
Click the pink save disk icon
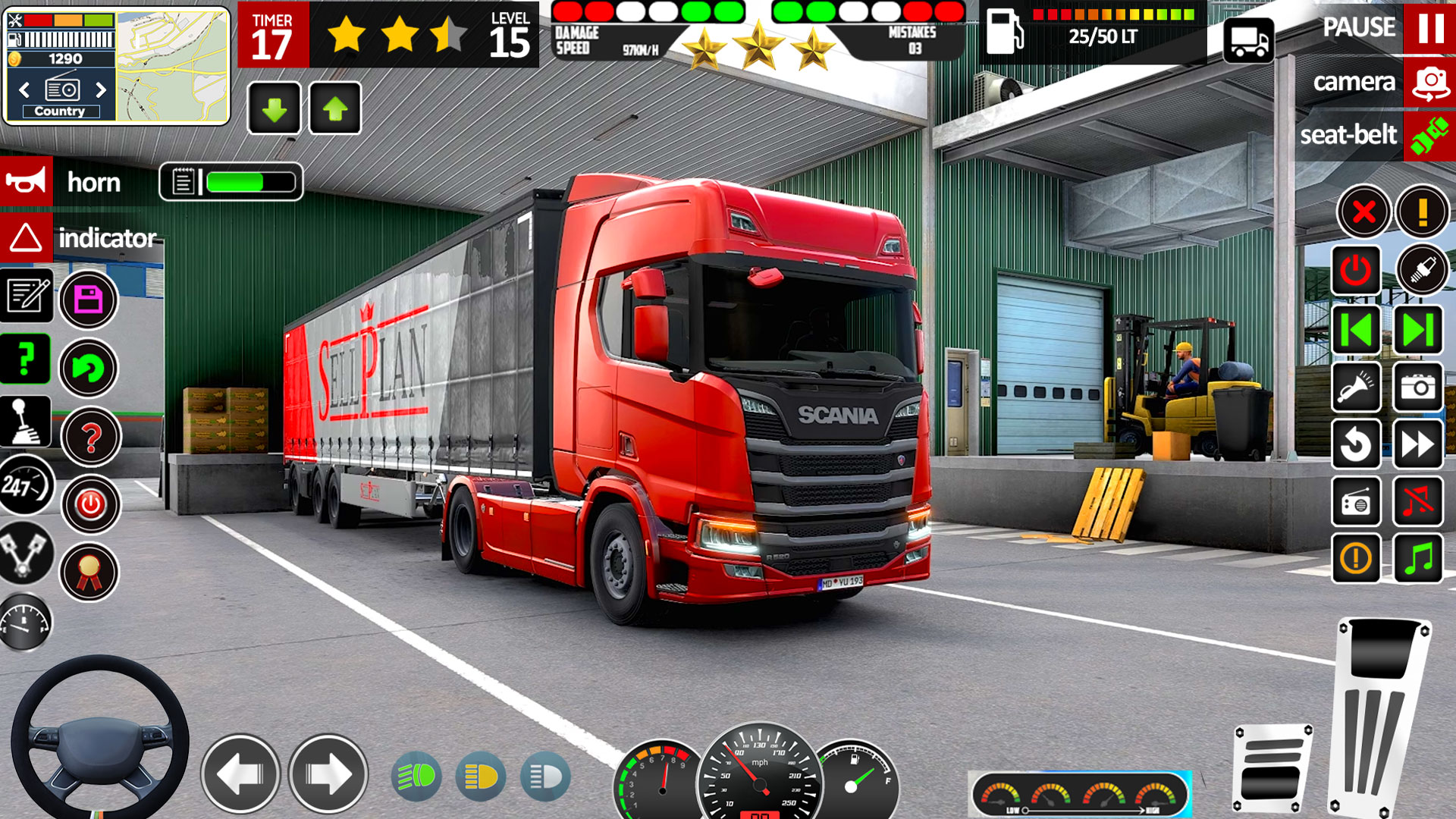tap(89, 300)
